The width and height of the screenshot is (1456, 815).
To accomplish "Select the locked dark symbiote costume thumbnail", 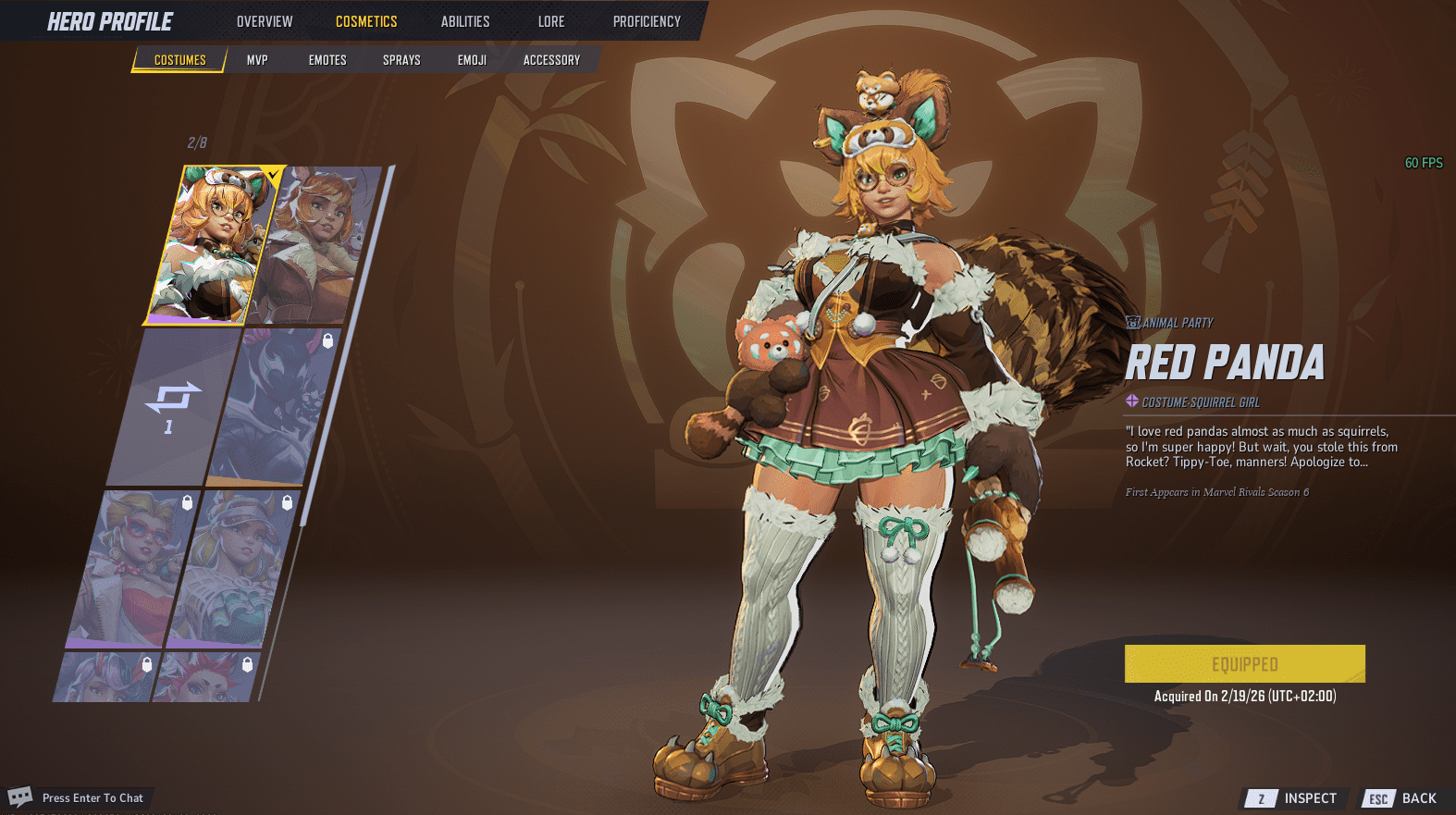I will coord(272,407).
